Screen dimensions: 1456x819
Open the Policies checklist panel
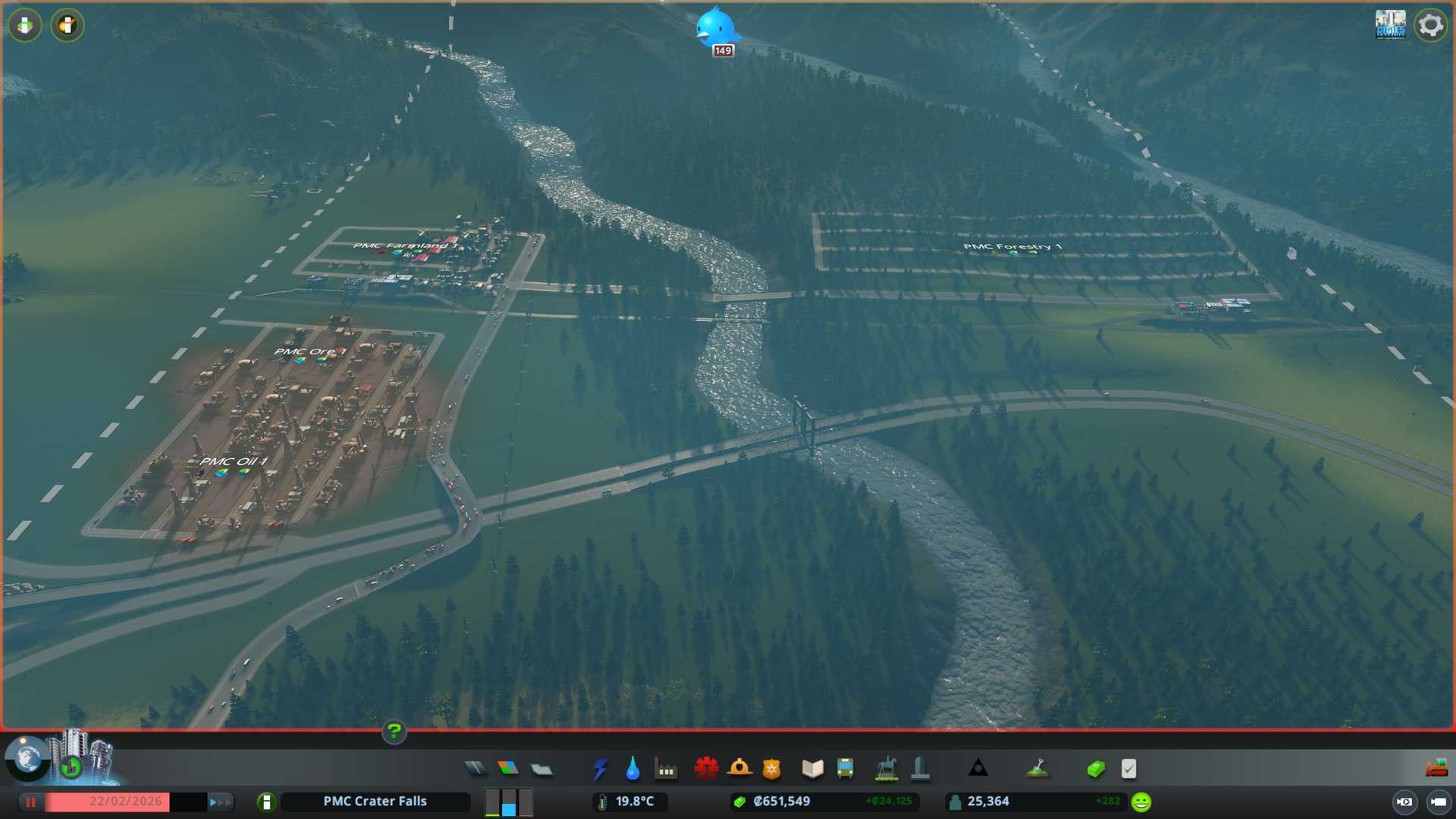pyautogui.click(x=1128, y=769)
